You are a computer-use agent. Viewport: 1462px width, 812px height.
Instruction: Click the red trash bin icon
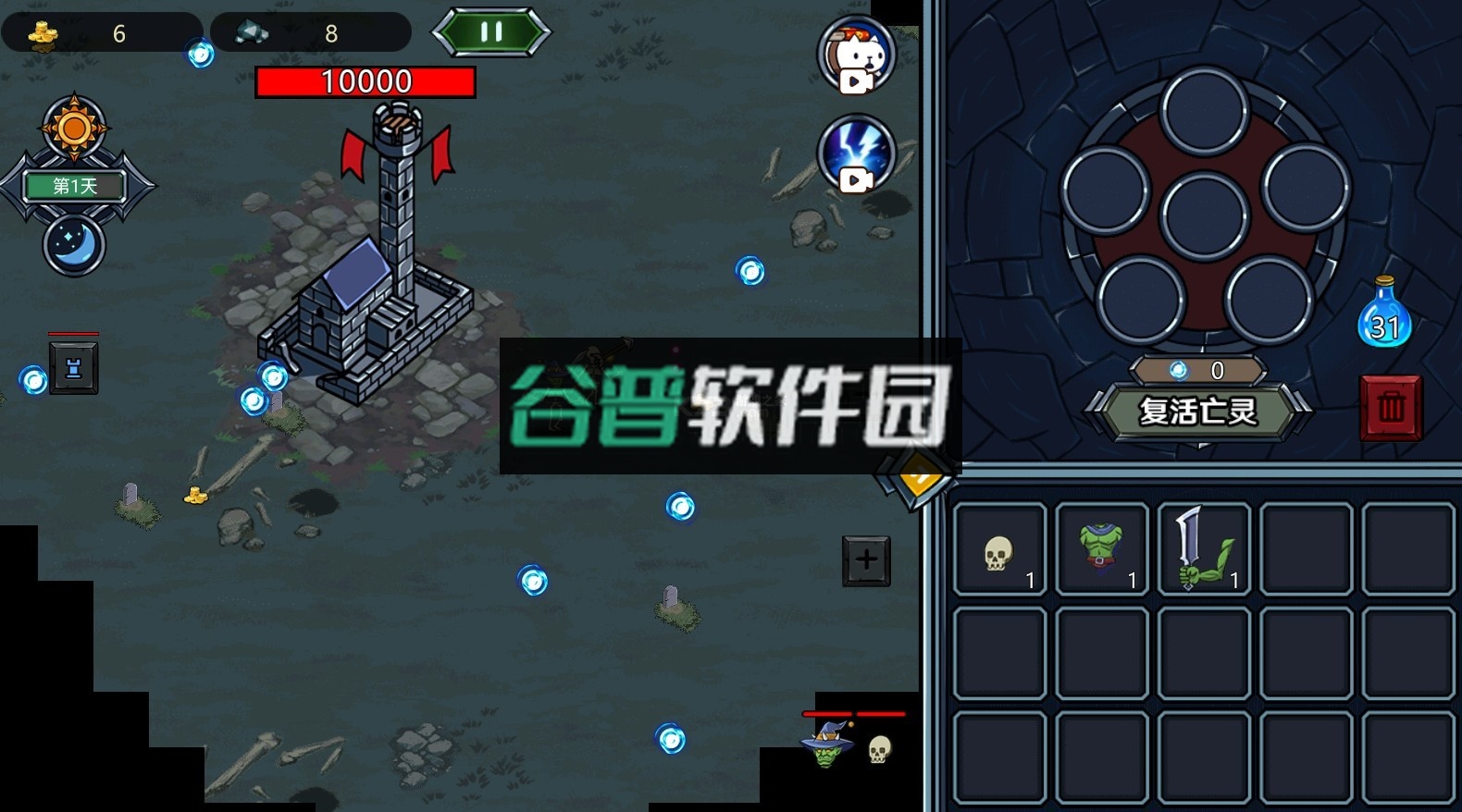pos(1391,407)
